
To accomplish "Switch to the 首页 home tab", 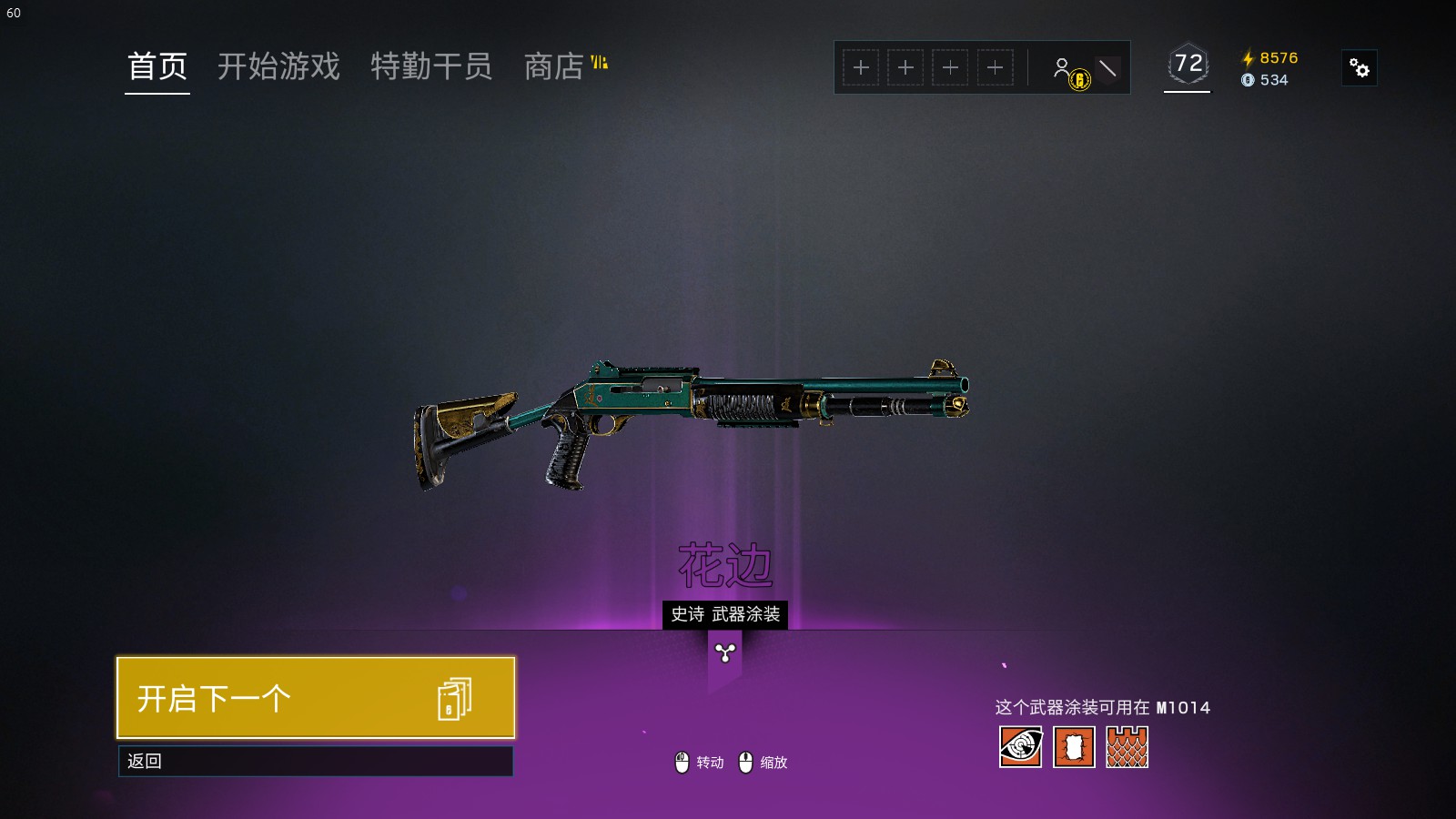I will (x=157, y=66).
